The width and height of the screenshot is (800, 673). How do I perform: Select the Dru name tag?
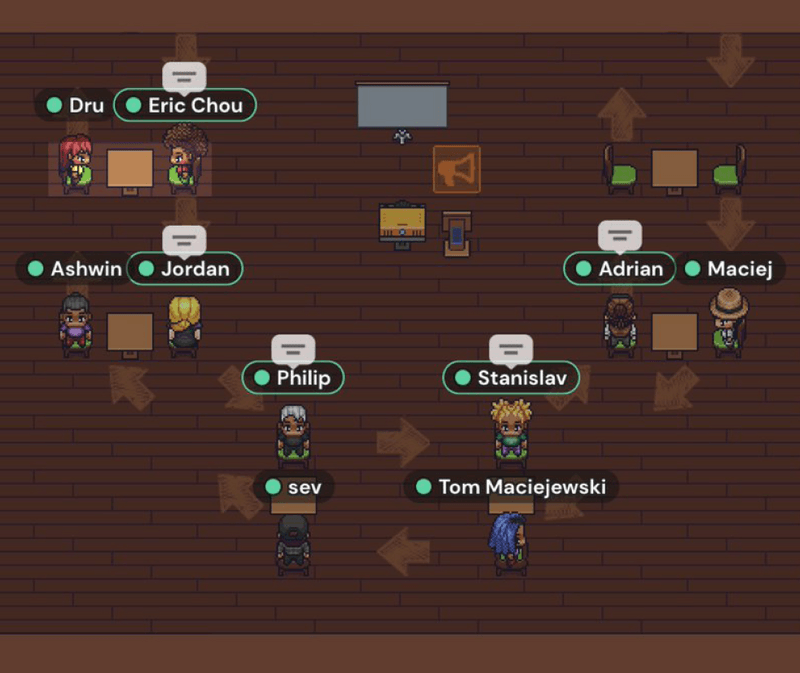(x=76, y=105)
